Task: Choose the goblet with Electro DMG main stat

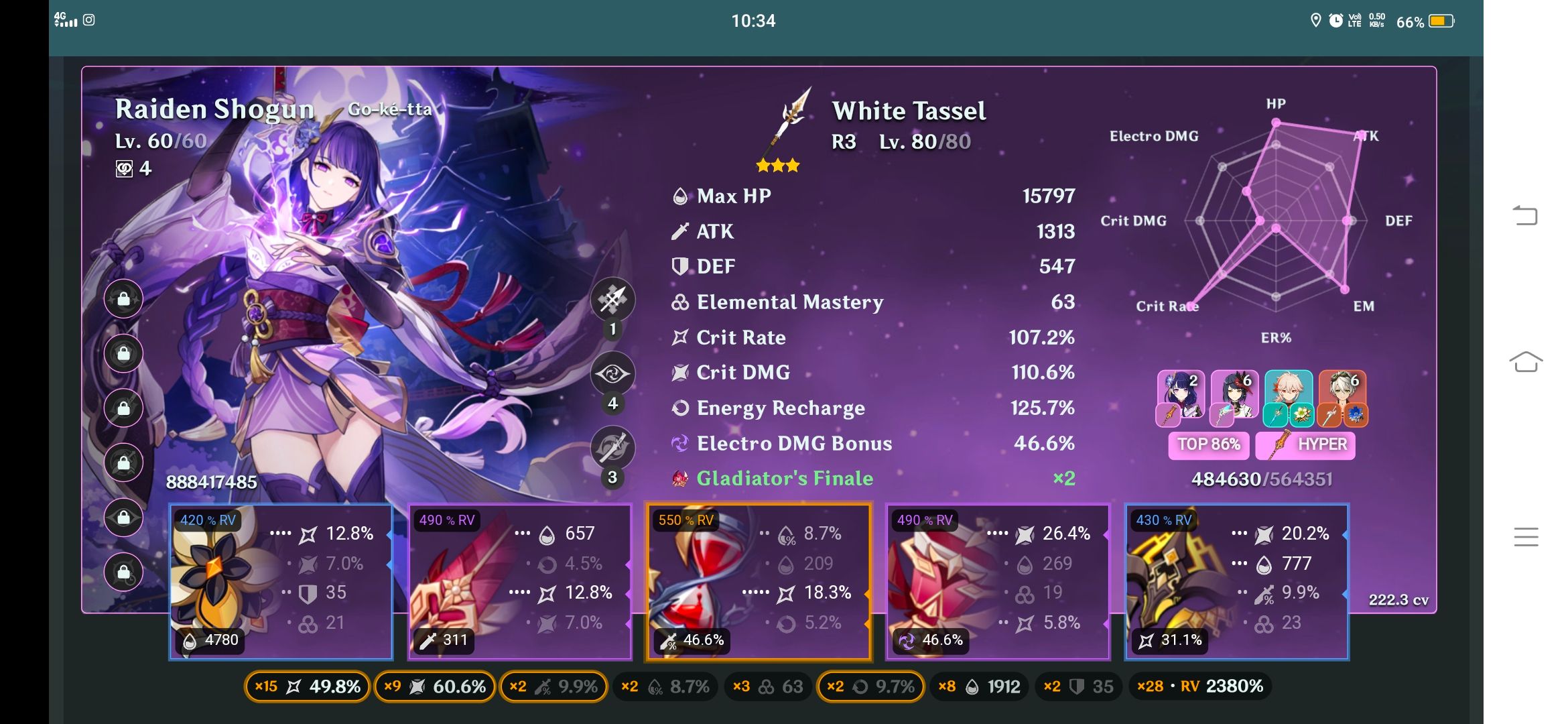Action: [998, 581]
